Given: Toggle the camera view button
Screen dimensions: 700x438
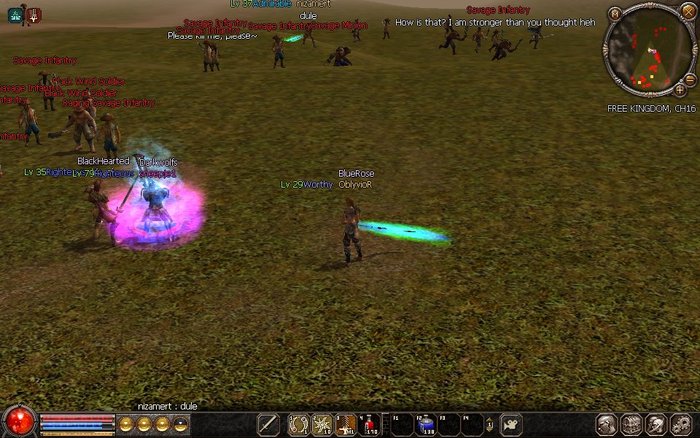Looking at the screenshot, I should coord(511,425).
